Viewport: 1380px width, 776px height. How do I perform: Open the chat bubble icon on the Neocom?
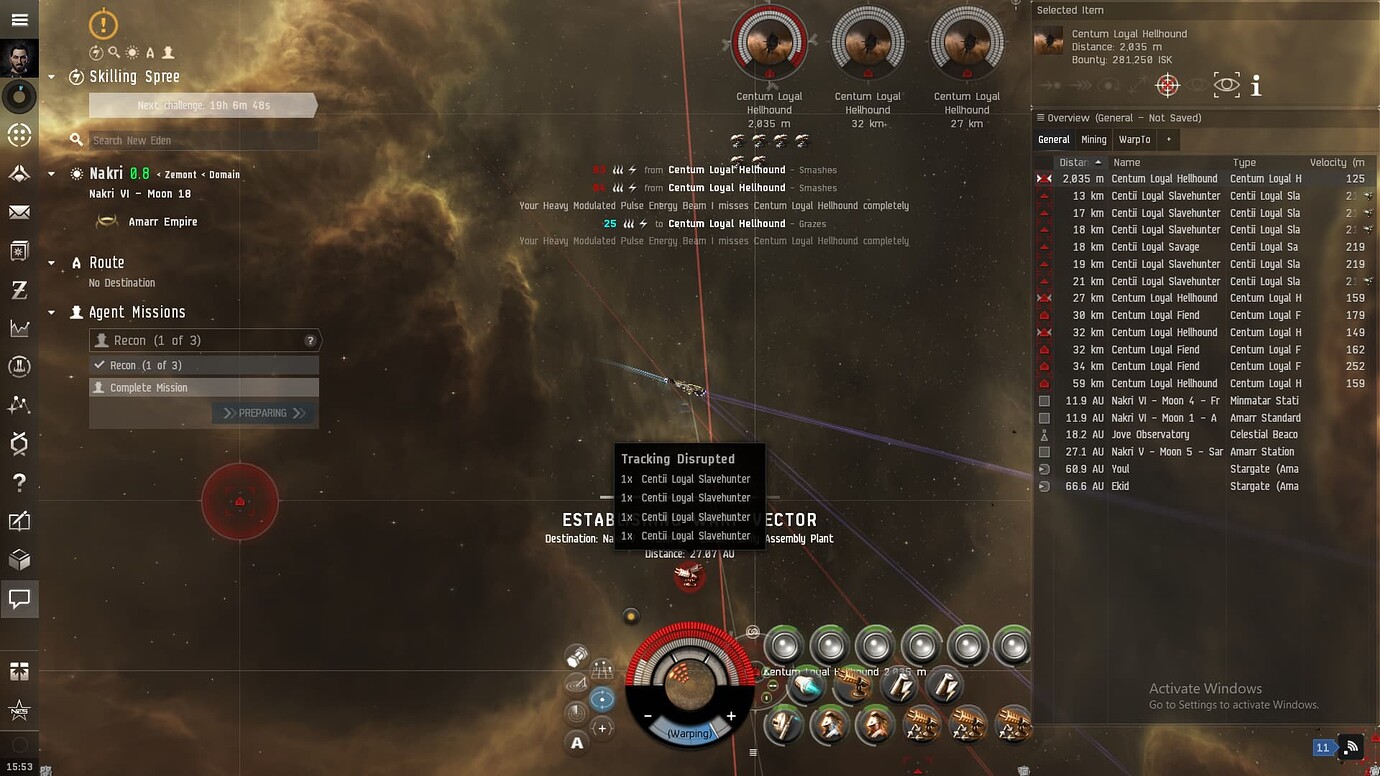click(20, 600)
